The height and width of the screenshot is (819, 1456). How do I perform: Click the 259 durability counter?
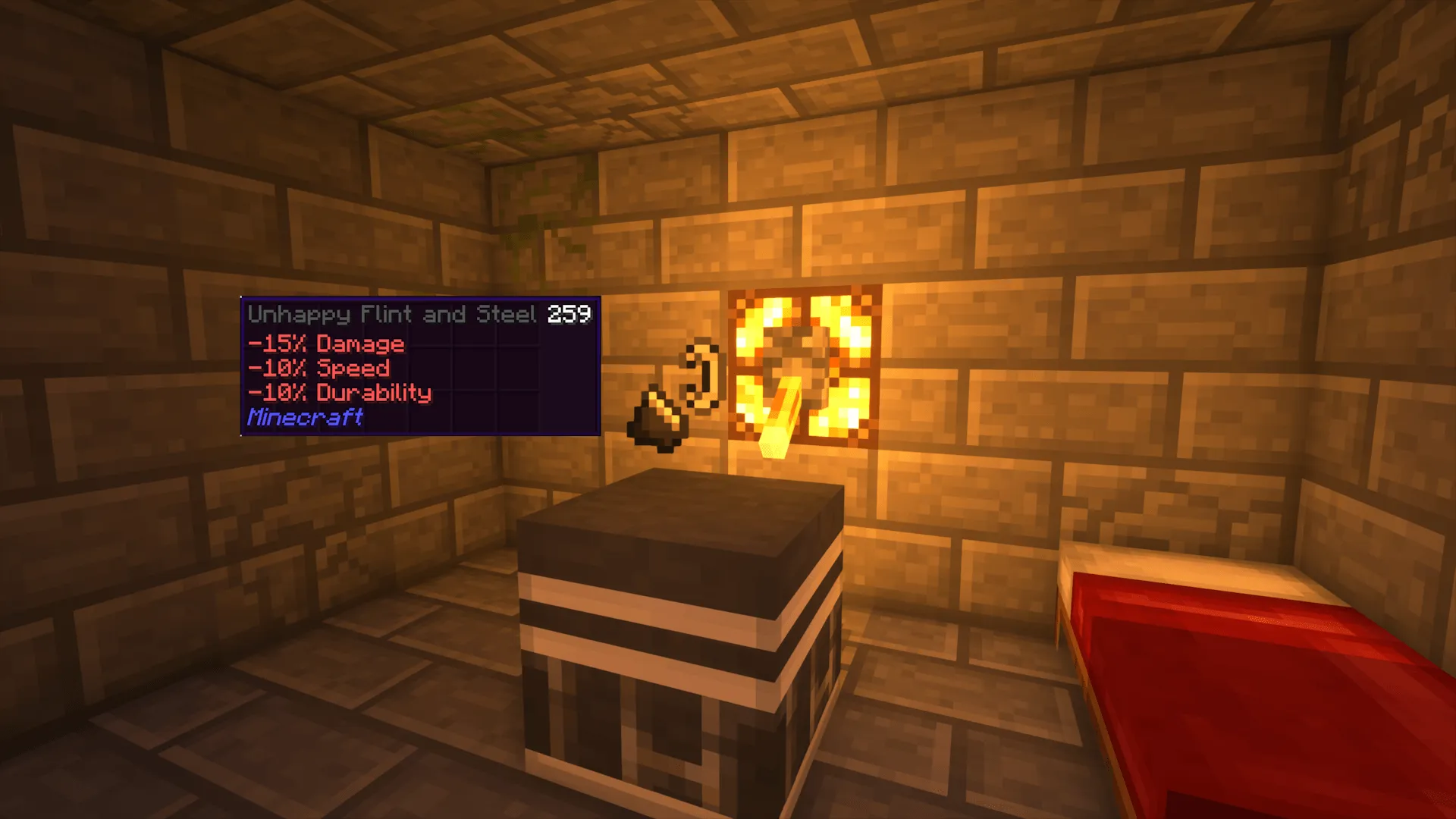[x=570, y=313]
